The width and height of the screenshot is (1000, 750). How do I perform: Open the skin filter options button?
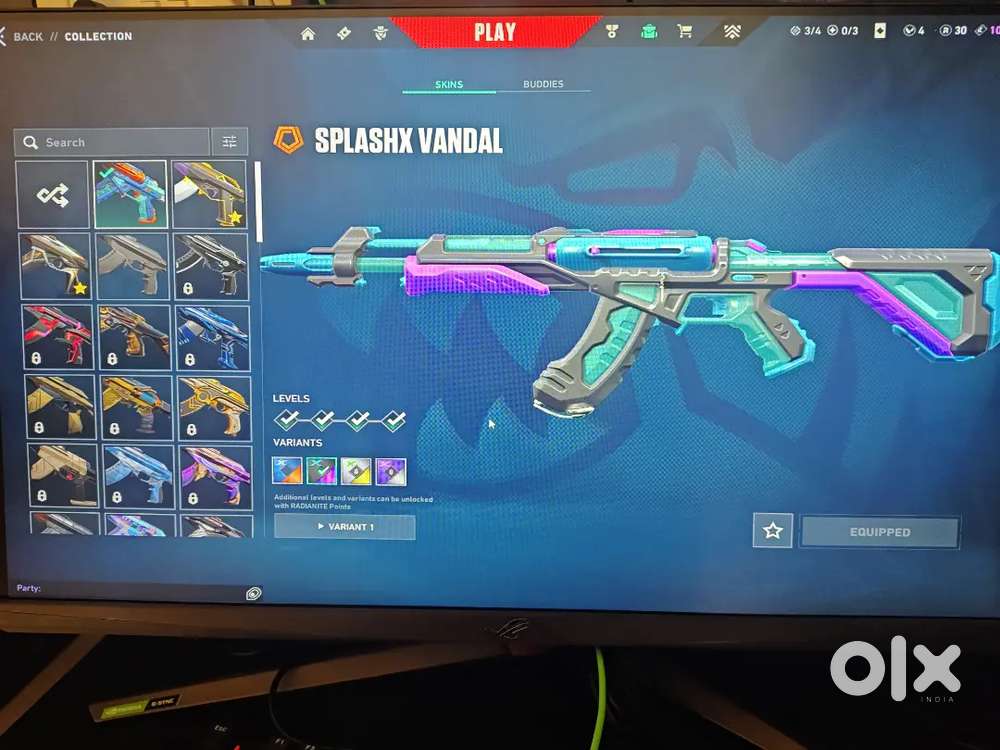pyautogui.click(x=230, y=142)
